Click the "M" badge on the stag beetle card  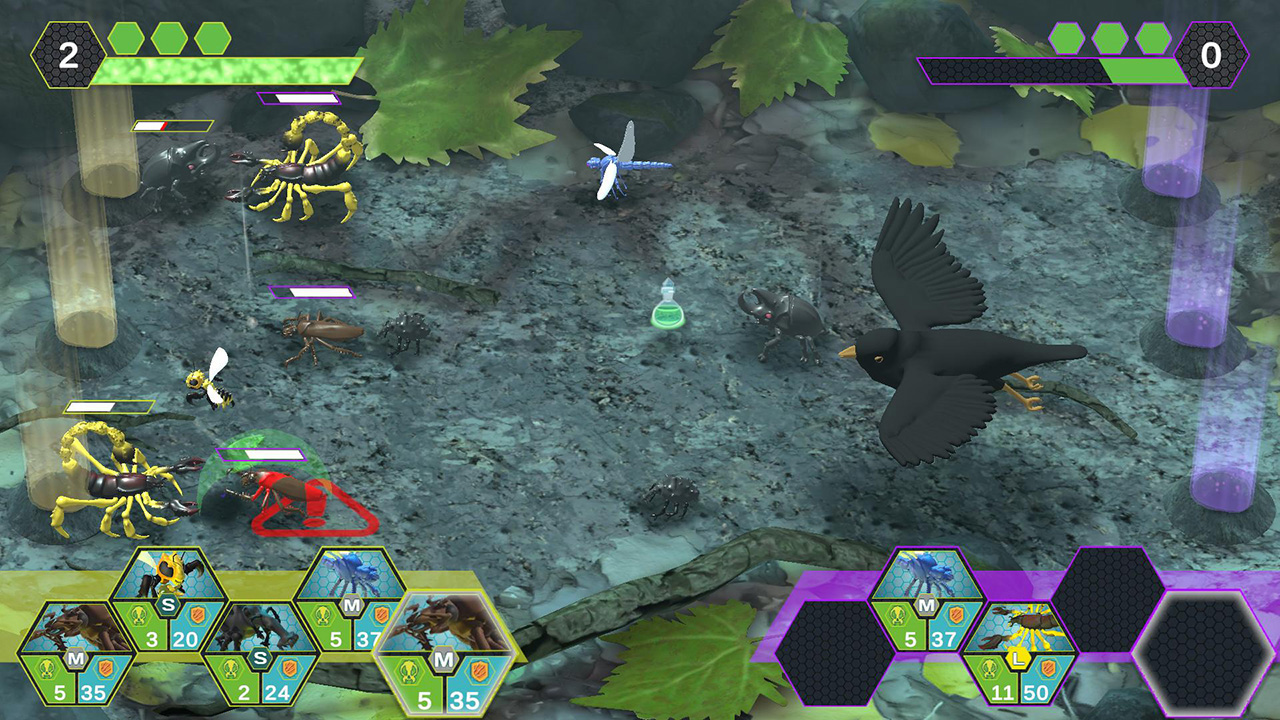74,658
